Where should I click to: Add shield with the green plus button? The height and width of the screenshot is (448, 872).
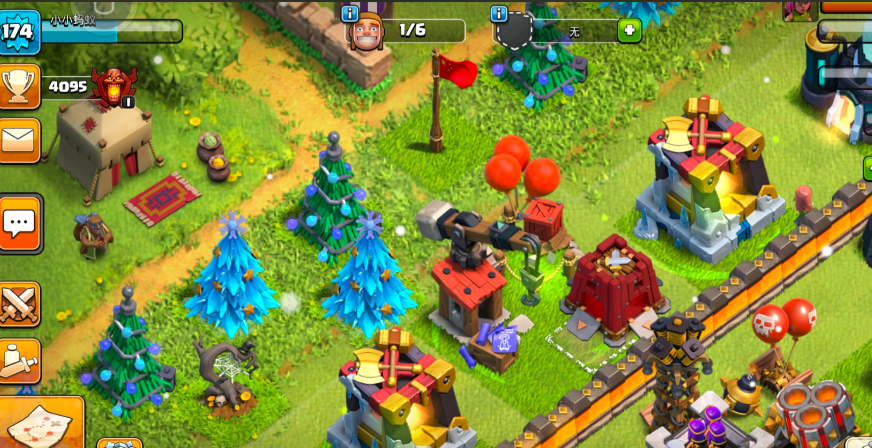629,30
